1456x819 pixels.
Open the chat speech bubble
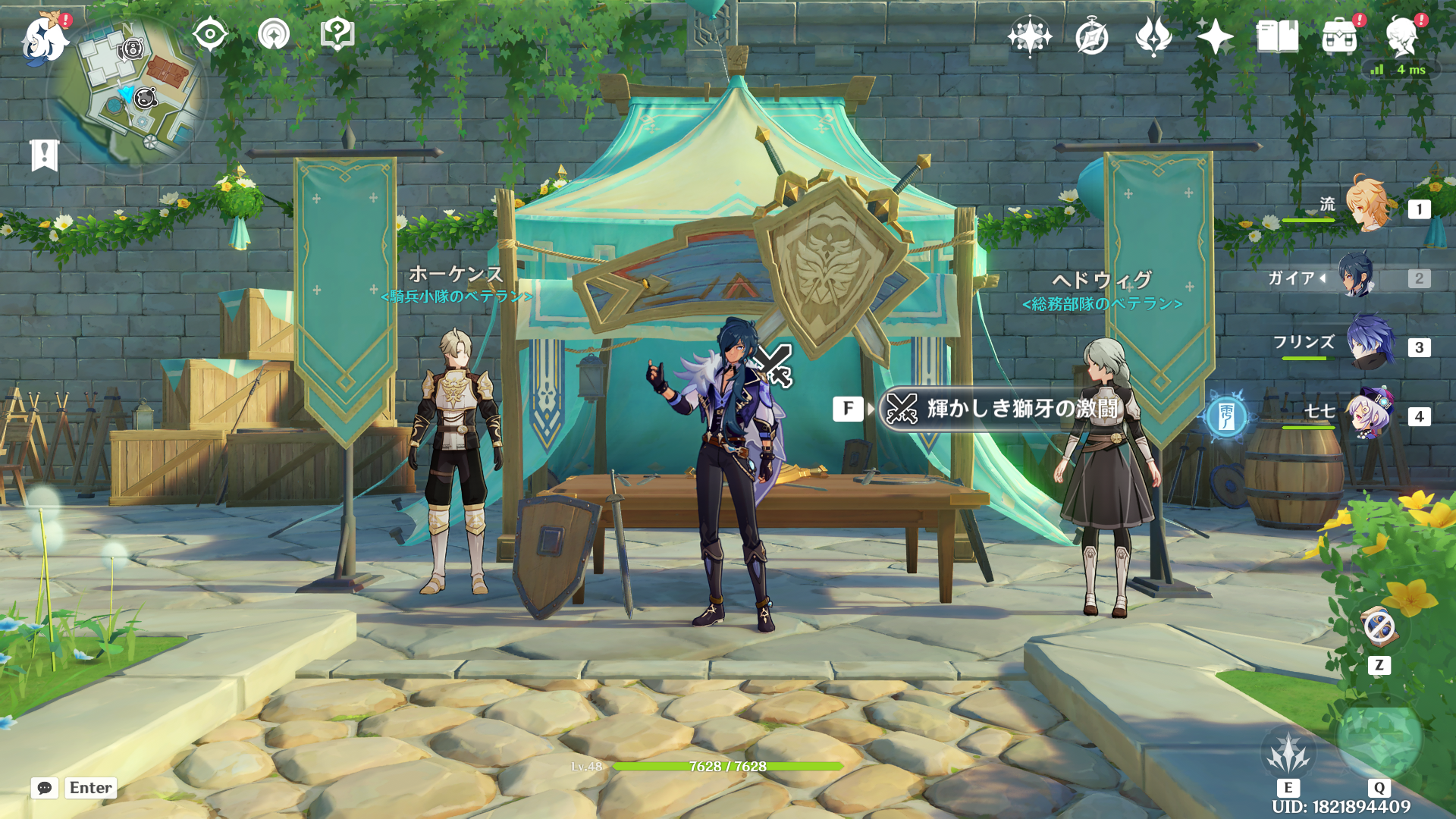click(45, 788)
